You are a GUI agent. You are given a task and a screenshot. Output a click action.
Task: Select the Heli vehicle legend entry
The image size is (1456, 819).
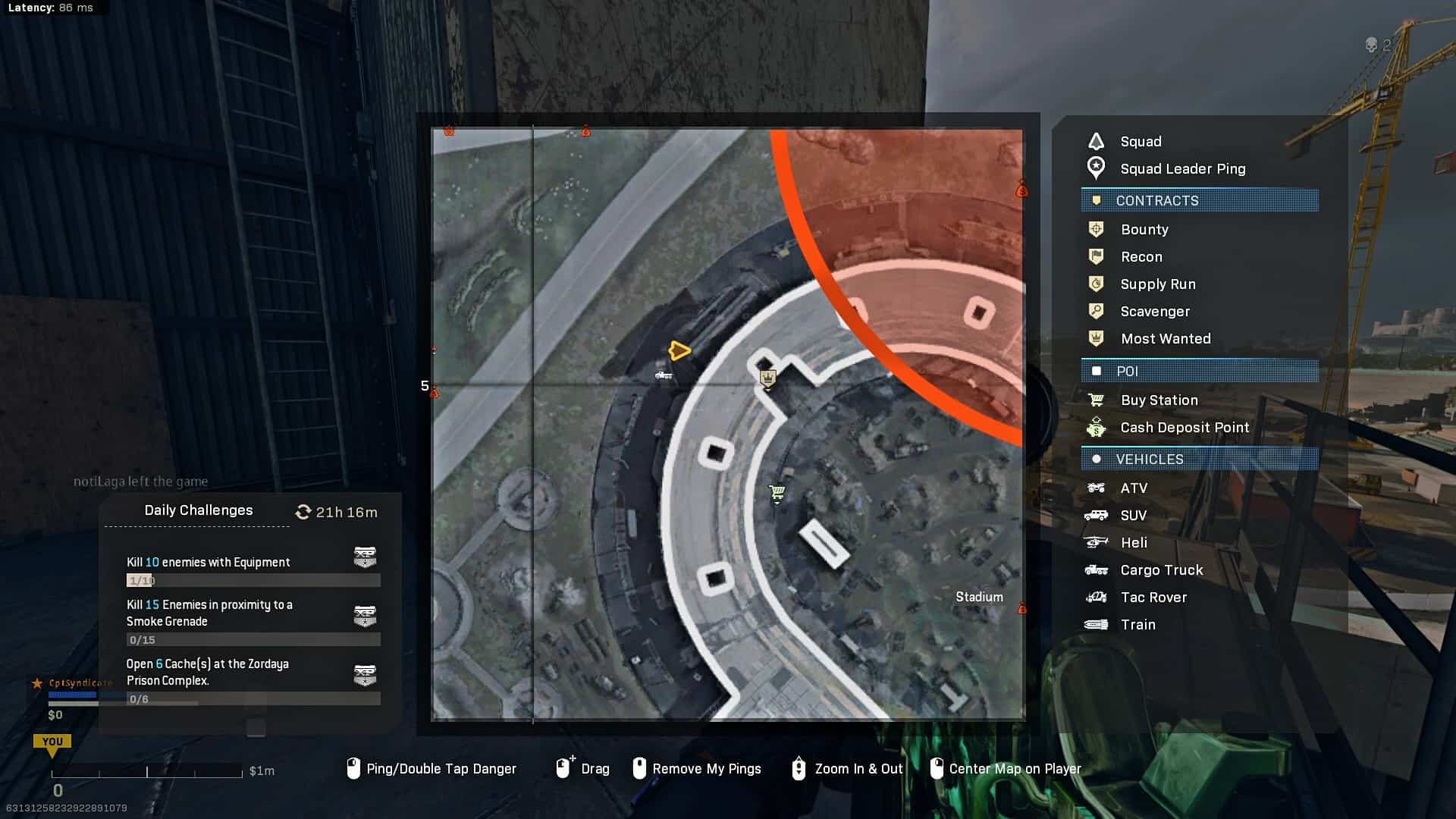pos(1133,543)
